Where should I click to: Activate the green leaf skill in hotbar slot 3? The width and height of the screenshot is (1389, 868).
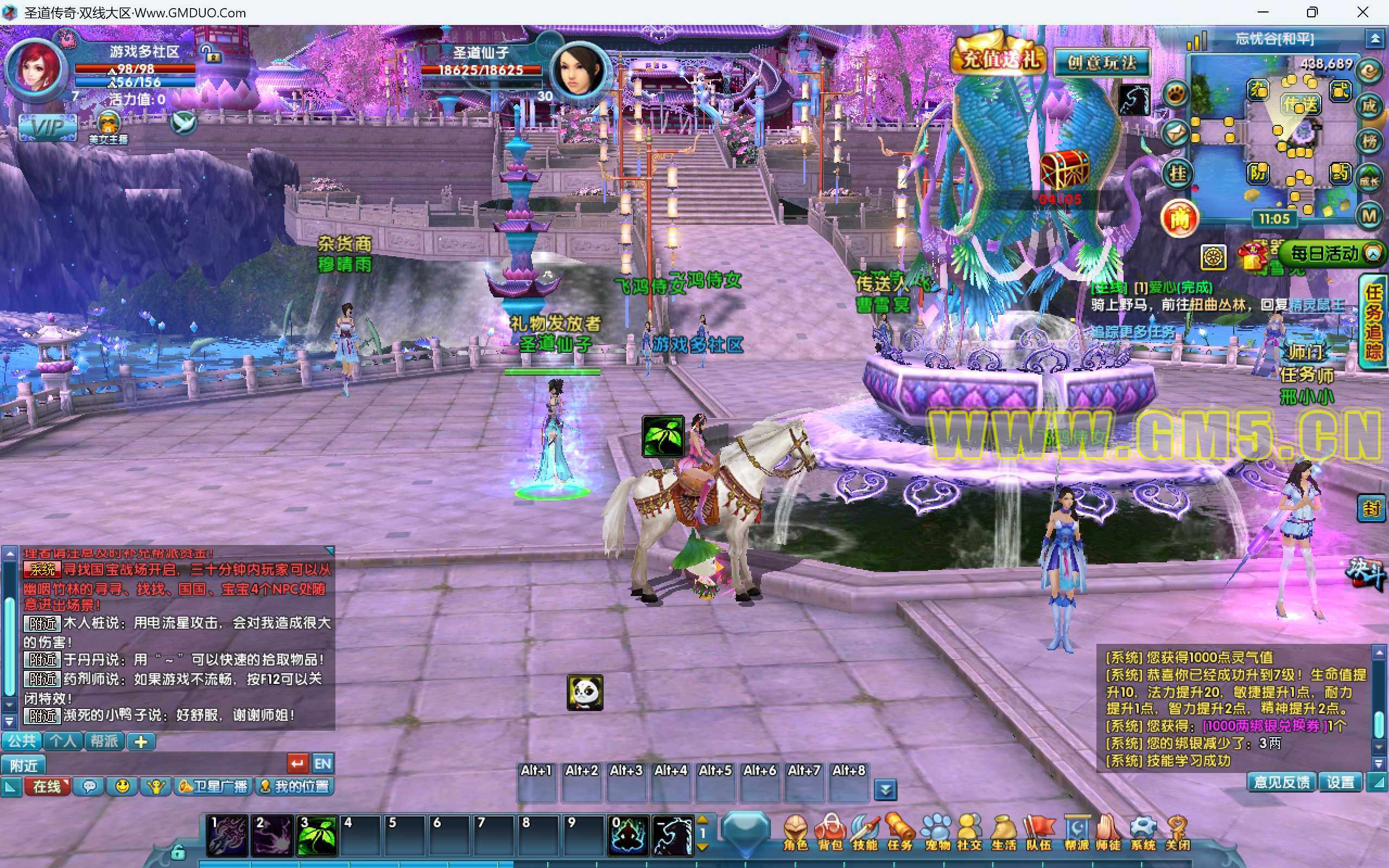coord(317,836)
